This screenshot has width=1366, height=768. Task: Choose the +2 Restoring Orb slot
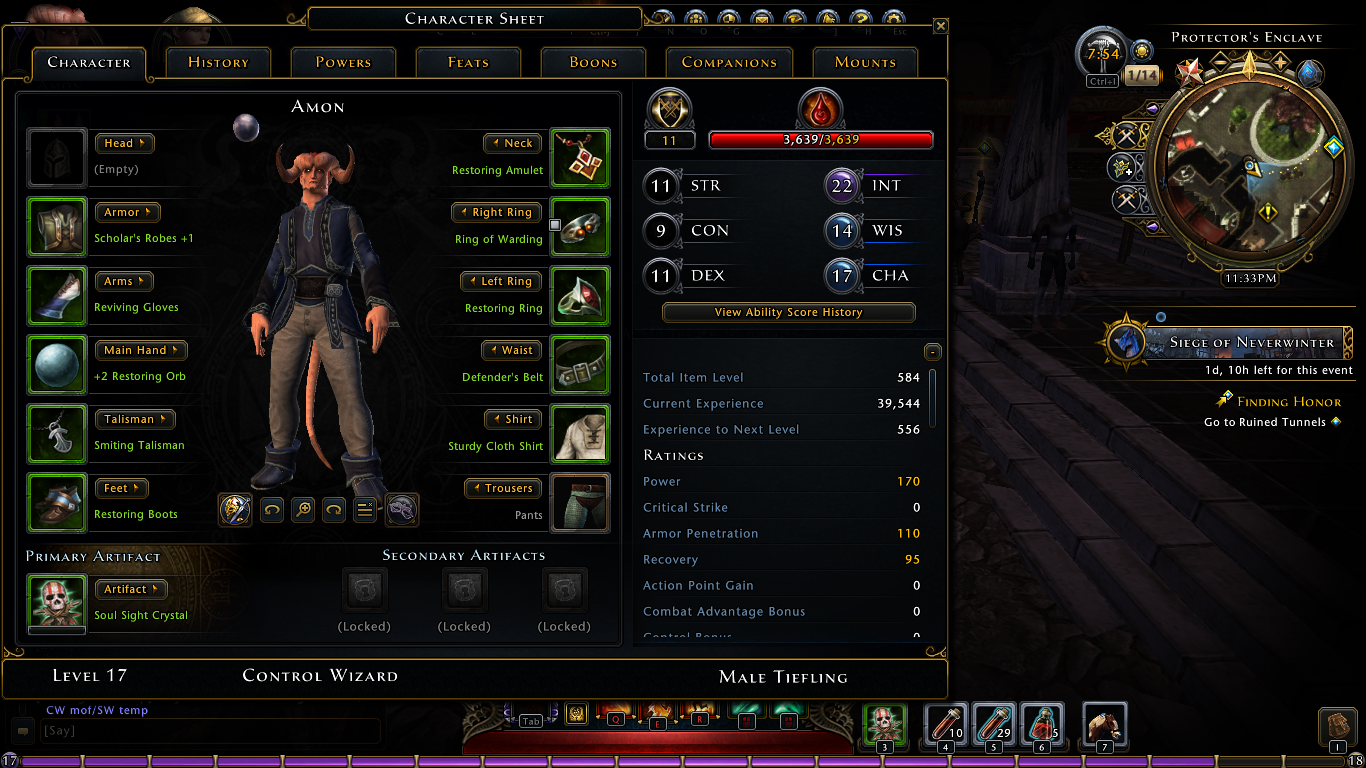pyautogui.click(x=57, y=365)
